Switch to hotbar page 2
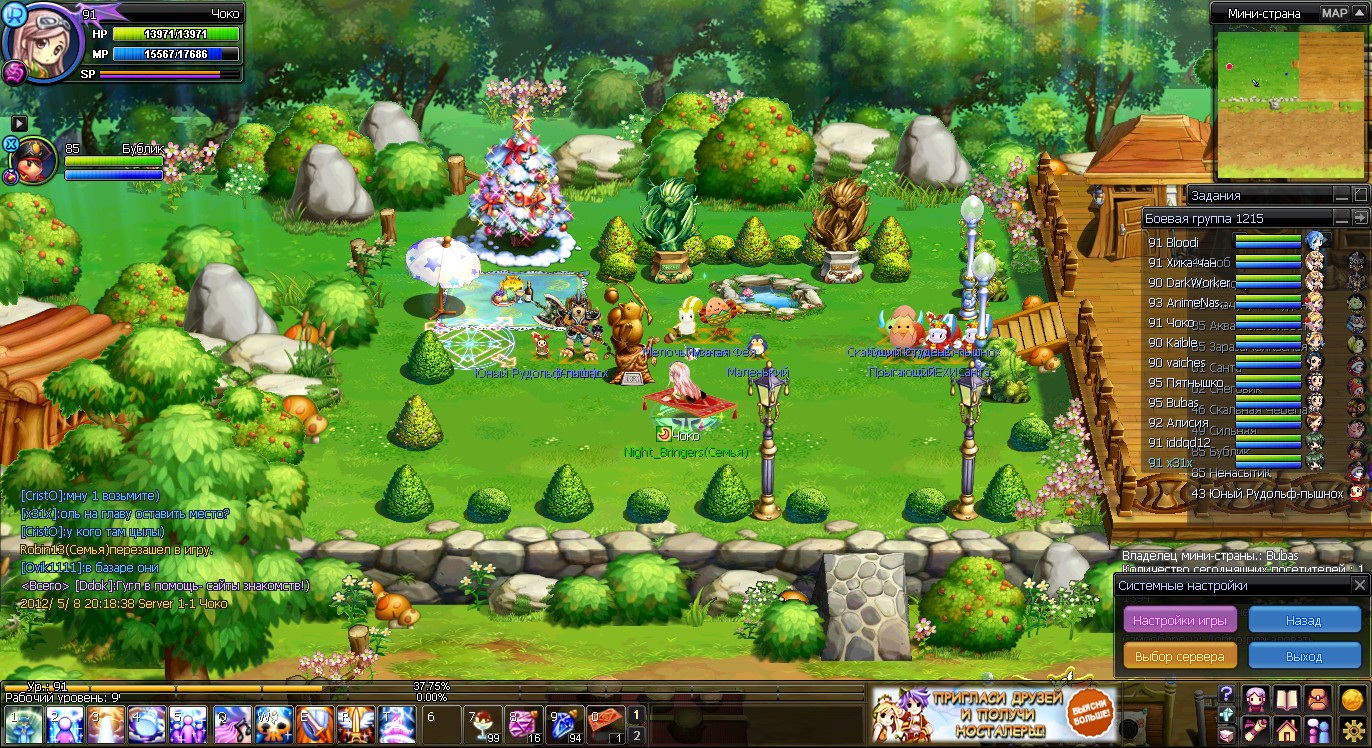This screenshot has height=748, width=1372. coord(636,736)
